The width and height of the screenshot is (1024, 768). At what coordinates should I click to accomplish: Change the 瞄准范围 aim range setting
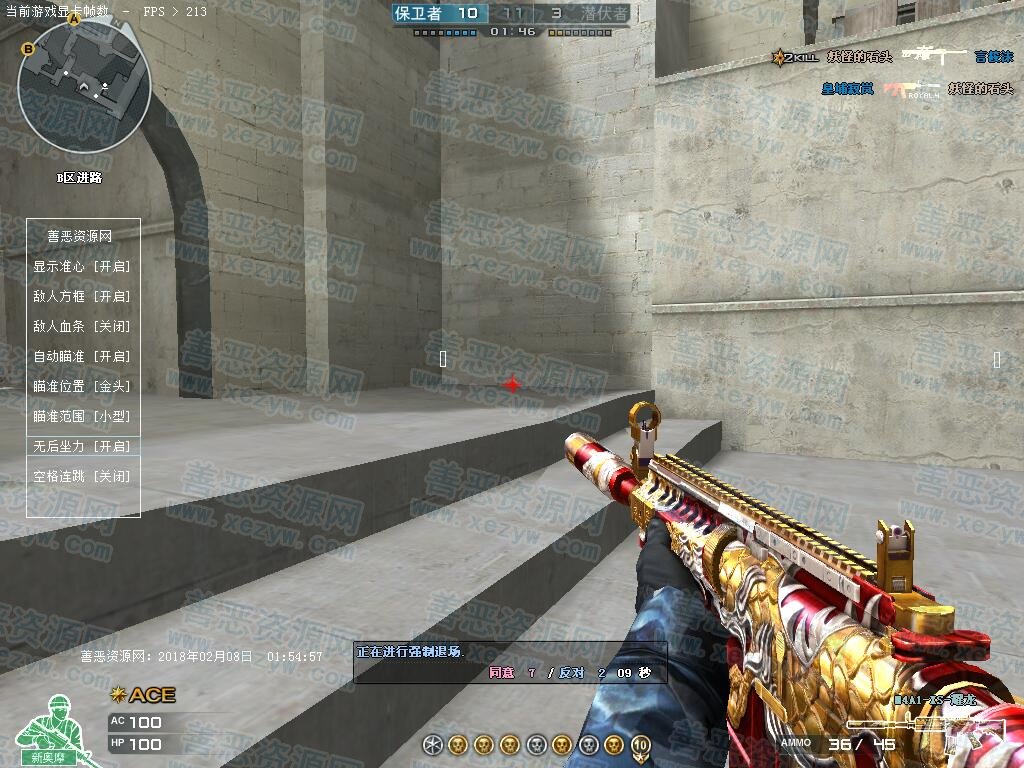coord(82,416)
